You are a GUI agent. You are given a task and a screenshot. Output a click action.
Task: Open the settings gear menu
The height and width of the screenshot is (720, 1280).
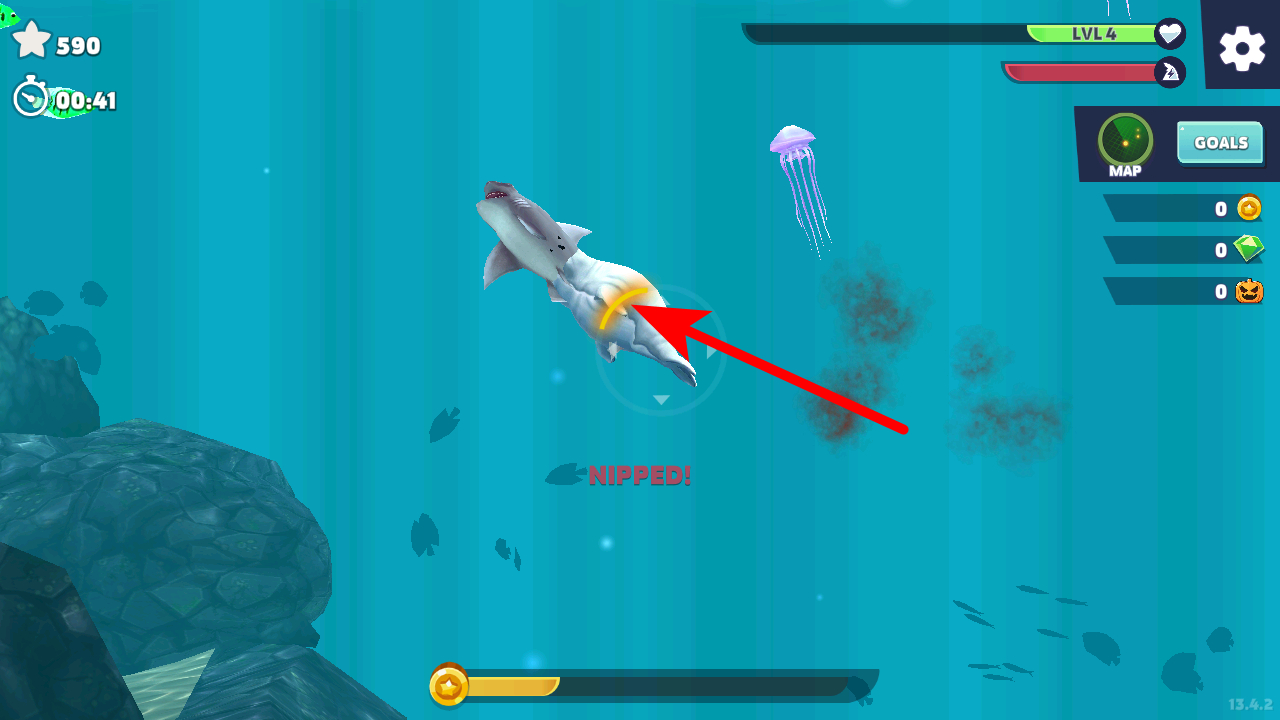pos(1242,47)
